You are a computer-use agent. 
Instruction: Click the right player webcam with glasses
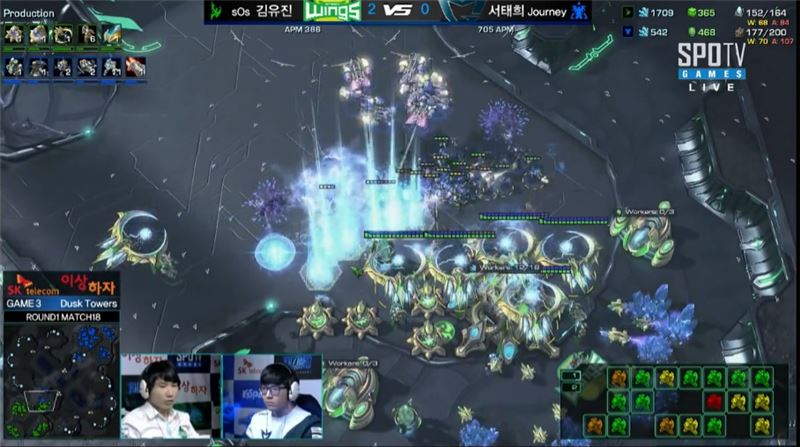coord(272,394)
